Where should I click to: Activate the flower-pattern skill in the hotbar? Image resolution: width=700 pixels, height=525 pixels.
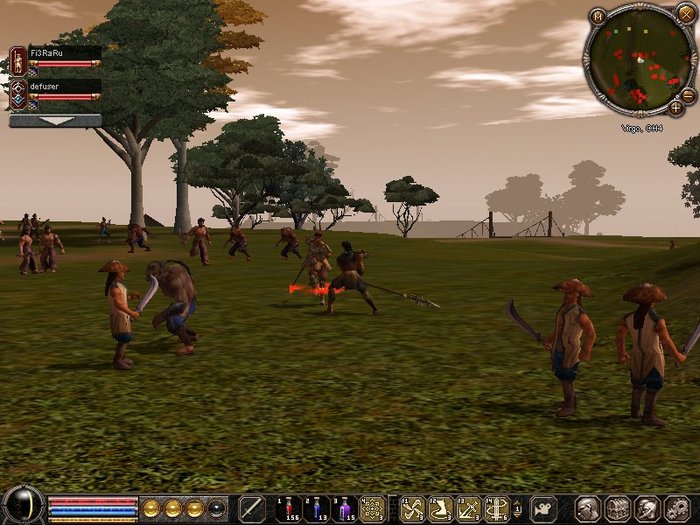pyautogui.click(x=373, y=508)
